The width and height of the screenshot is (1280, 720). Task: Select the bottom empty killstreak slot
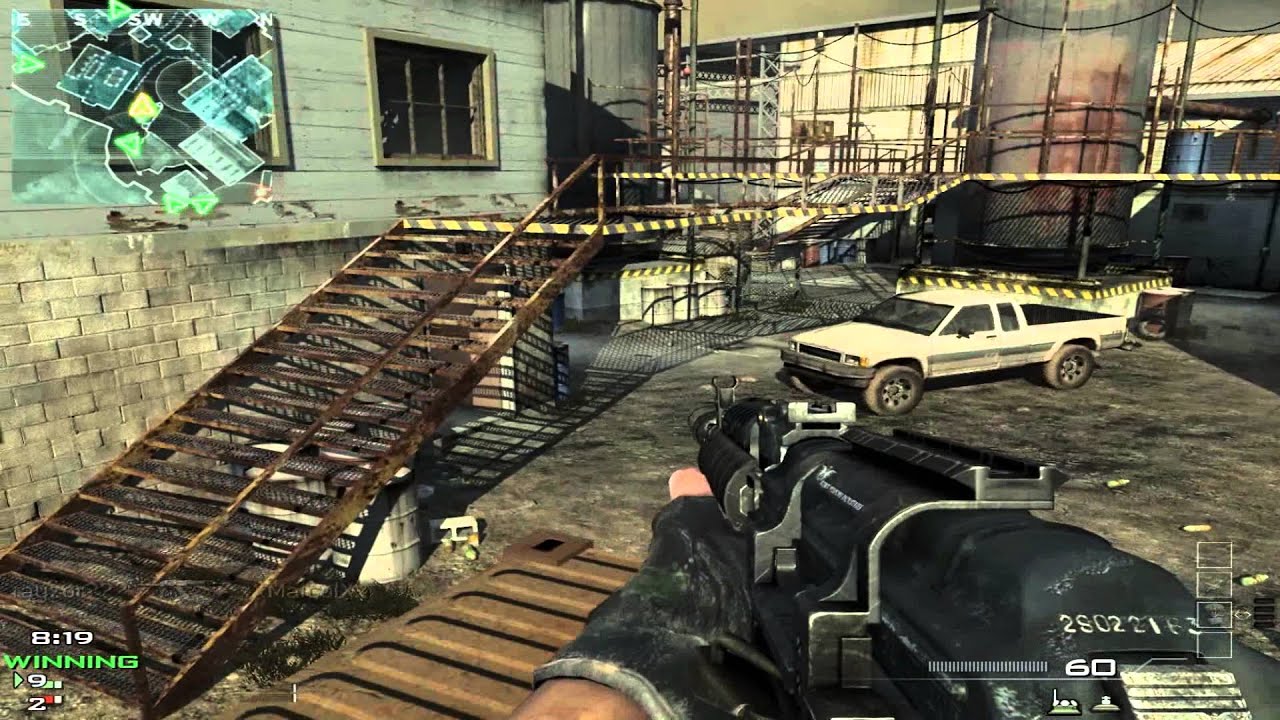(1214, 643)
